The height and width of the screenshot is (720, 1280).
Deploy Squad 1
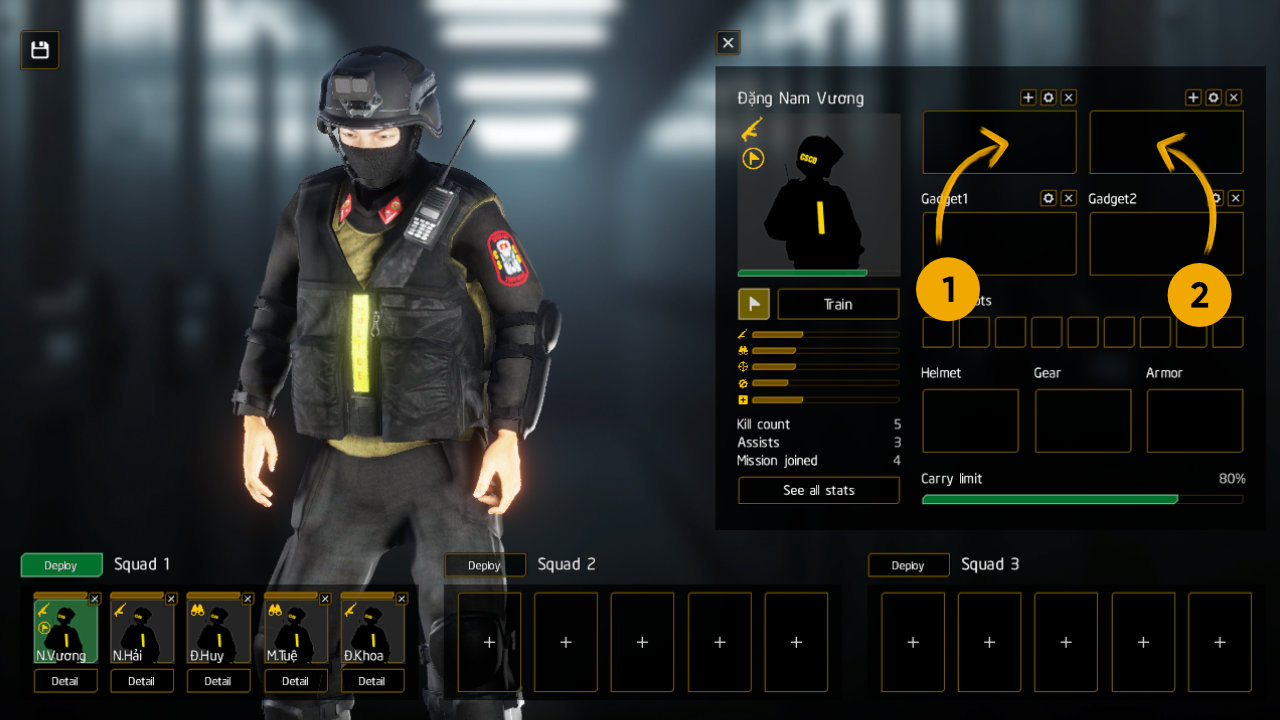click(61, 565)
